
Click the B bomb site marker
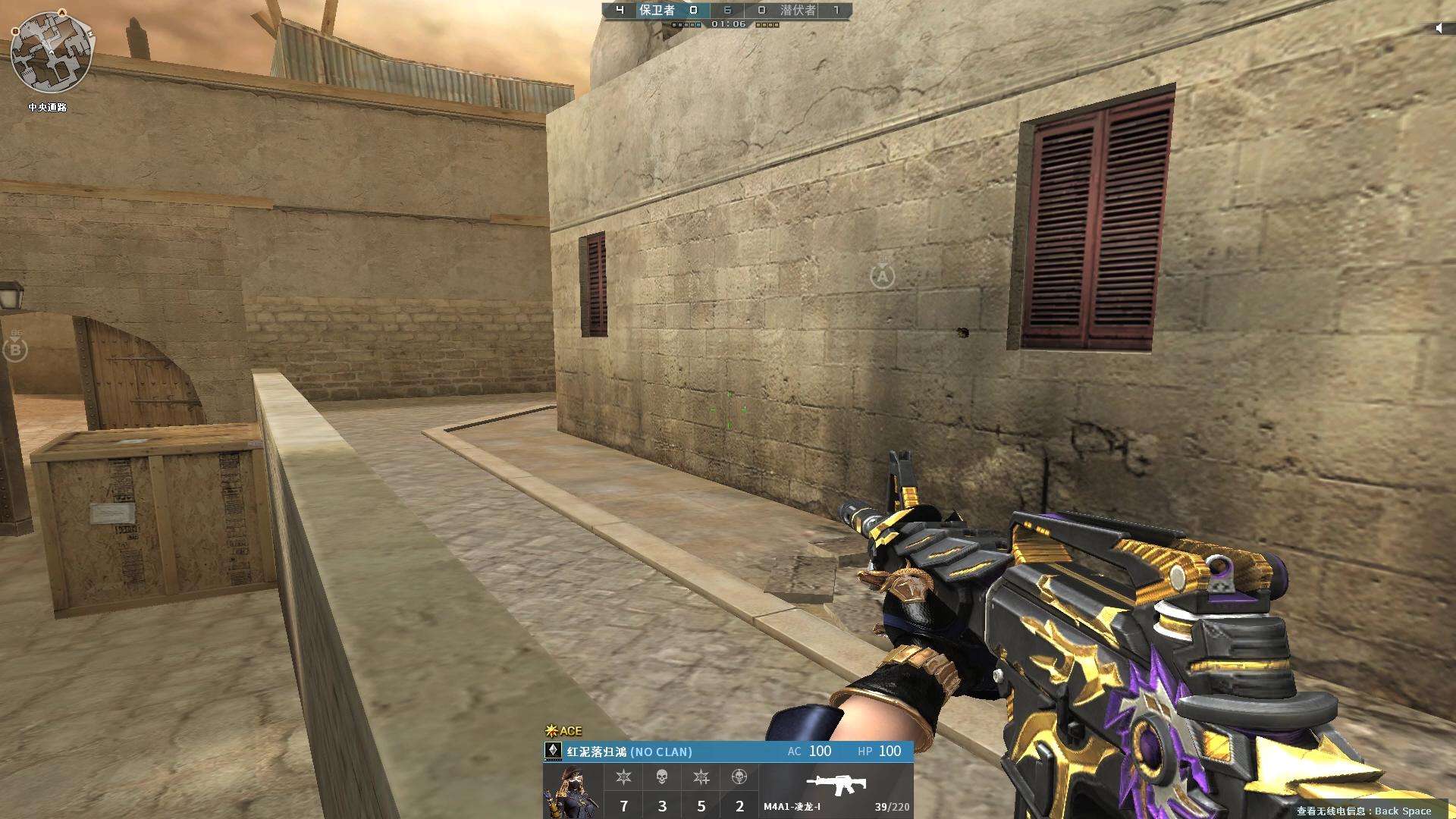14,349
